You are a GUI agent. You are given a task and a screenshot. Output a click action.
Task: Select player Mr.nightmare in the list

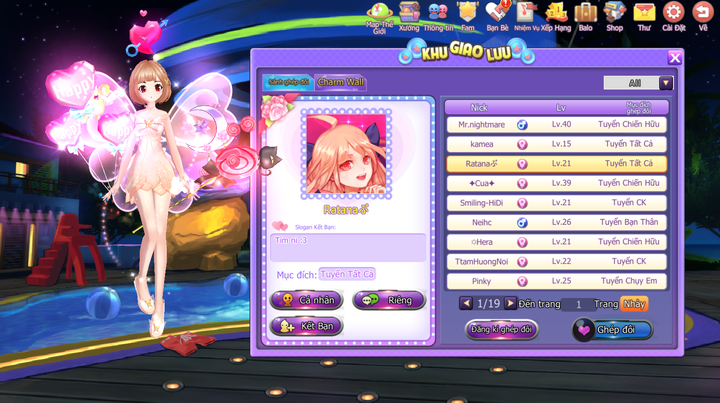point(556,125)
